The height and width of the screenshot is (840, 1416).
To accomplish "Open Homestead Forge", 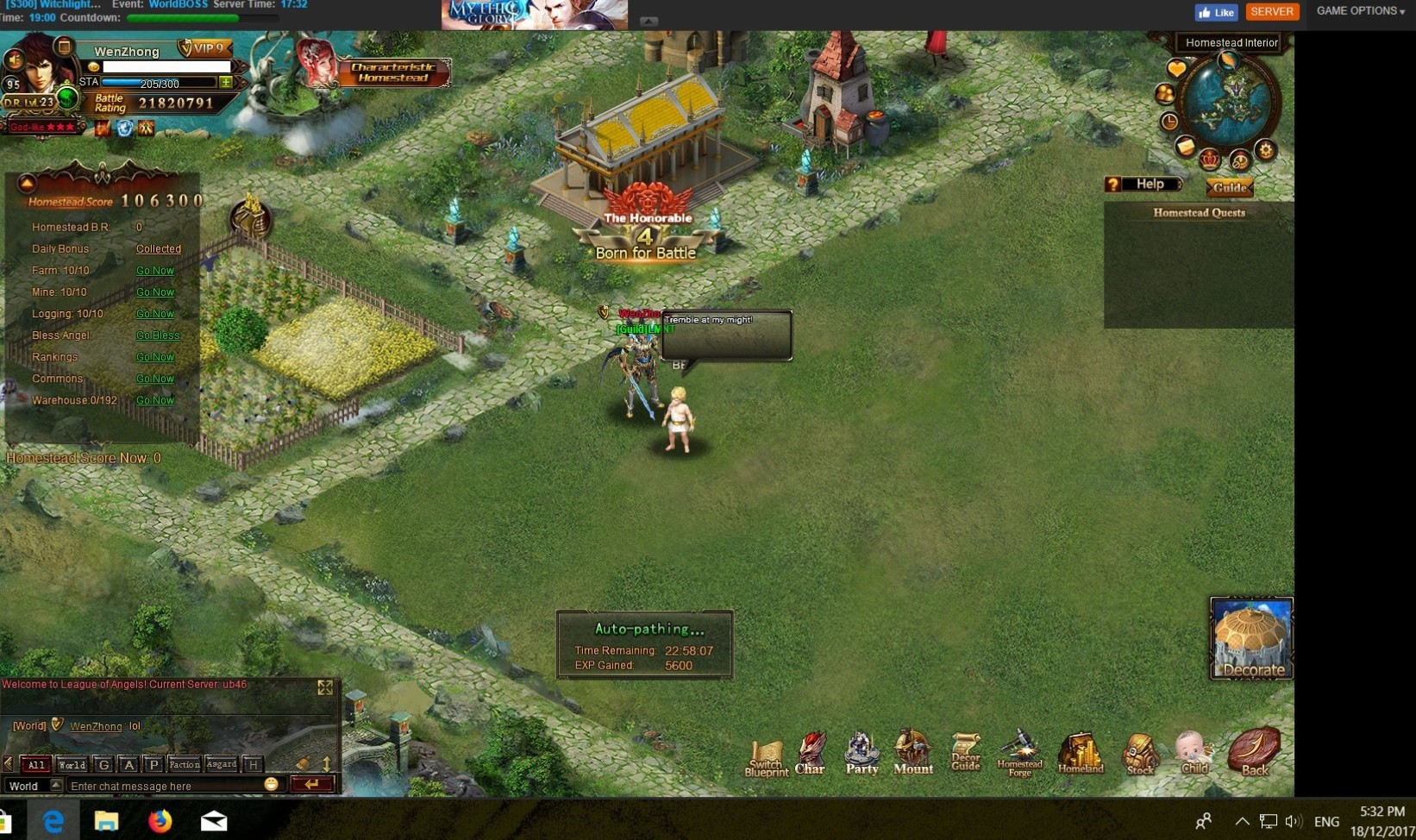I will (x=1020, y=754).
